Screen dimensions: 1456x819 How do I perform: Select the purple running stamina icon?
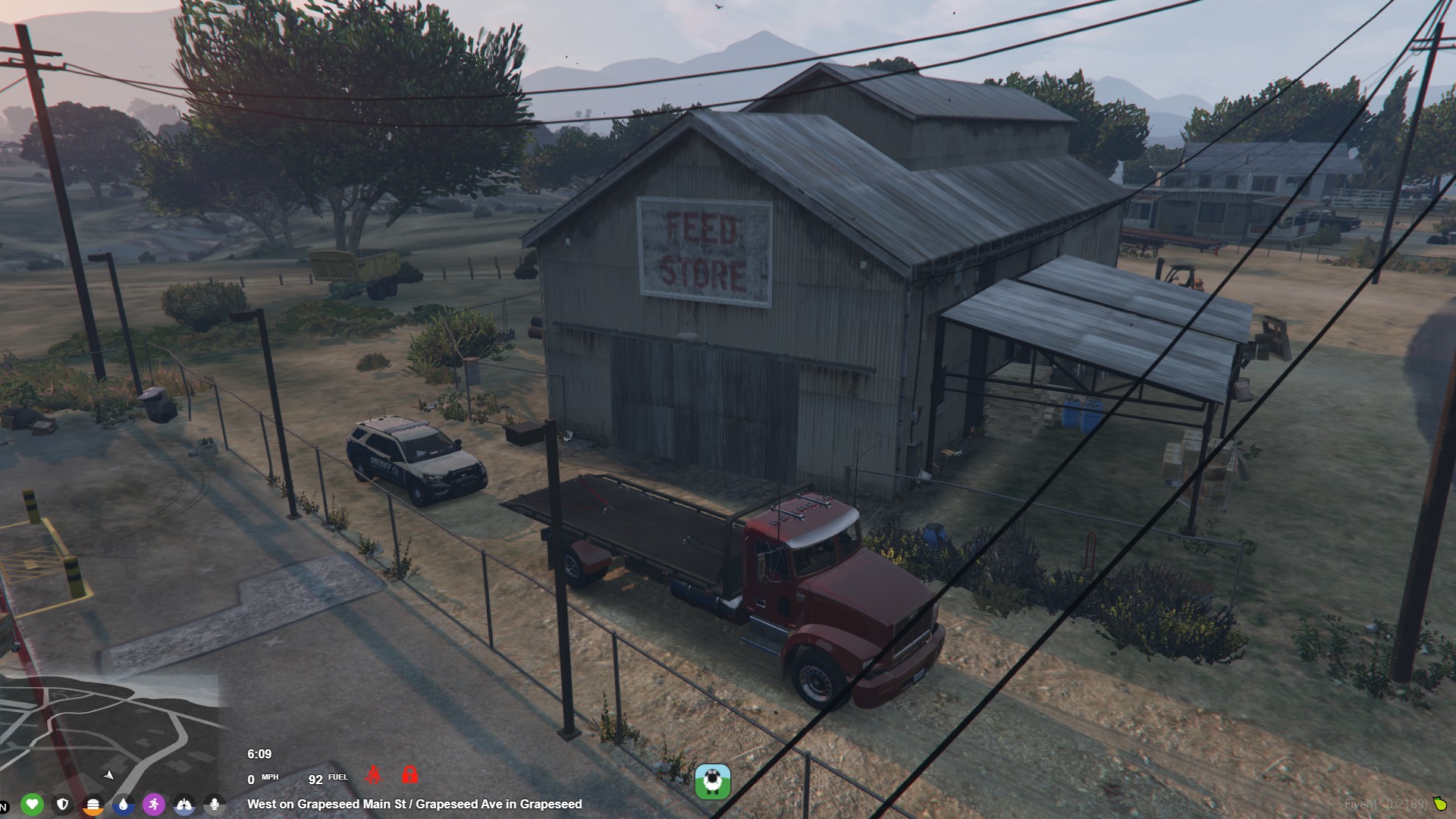[x=154, y=804]
